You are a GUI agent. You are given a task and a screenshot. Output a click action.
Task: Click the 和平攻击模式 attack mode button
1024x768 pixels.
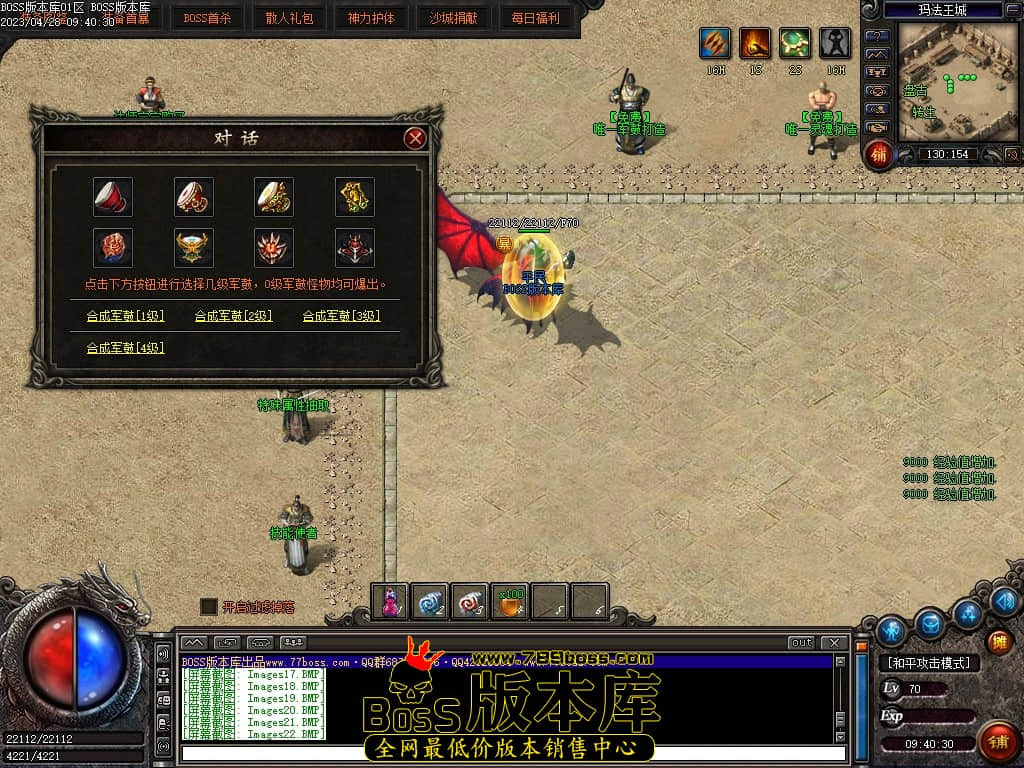click(x=929, y=663)
